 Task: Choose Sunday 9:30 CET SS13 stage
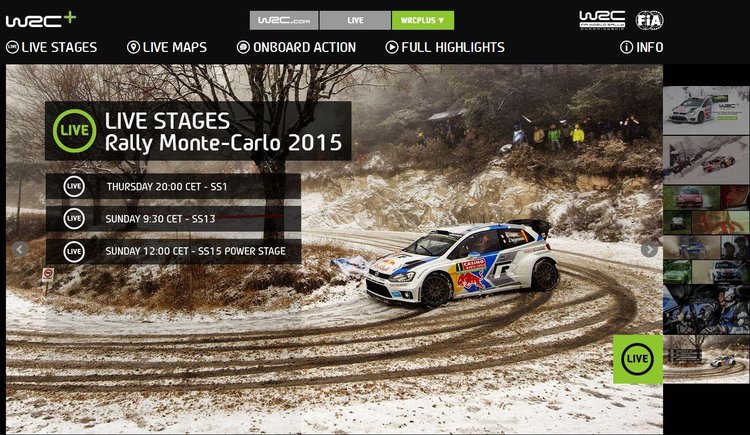[173, 218]
